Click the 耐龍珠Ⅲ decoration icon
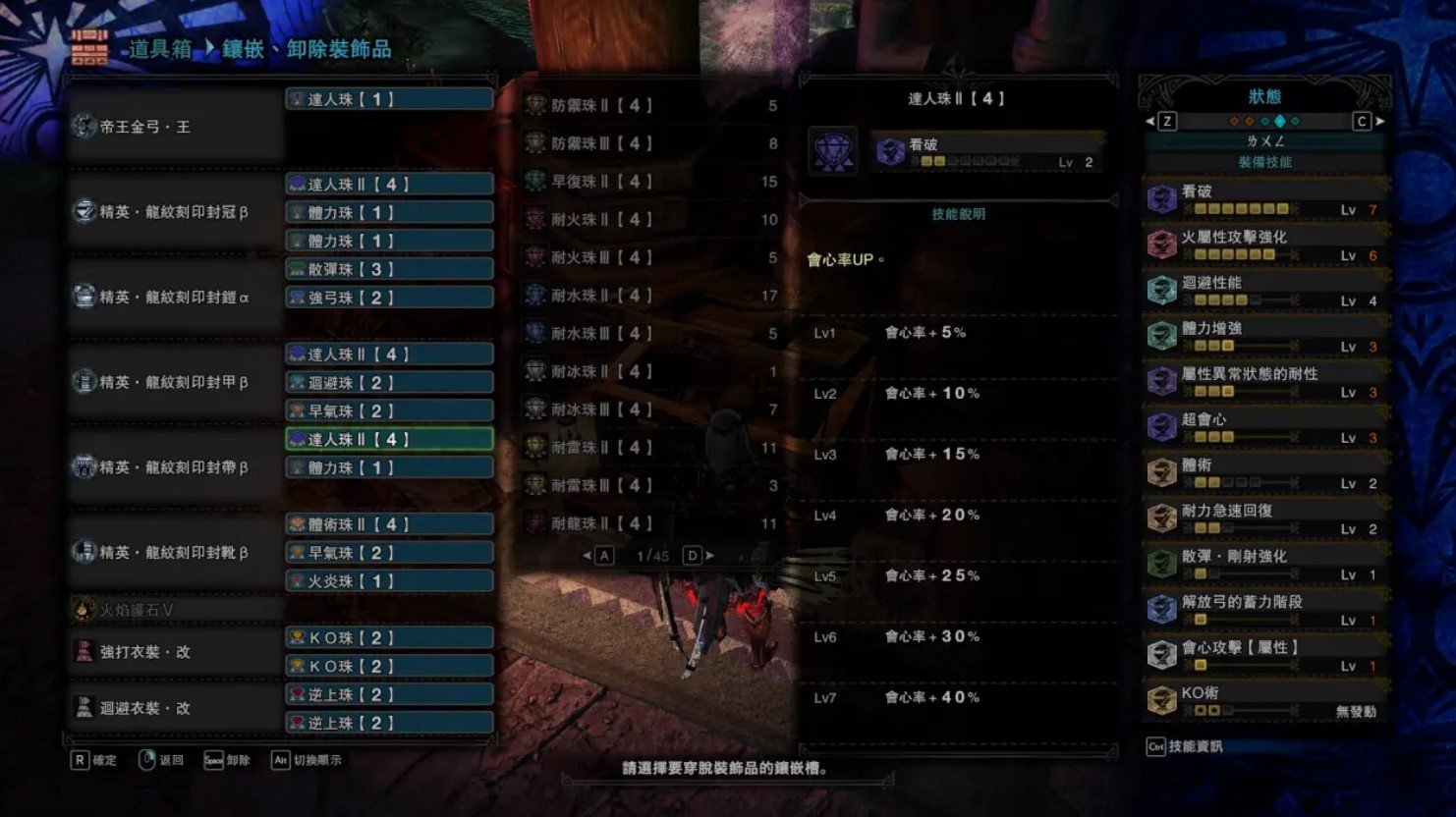Screen dimensions: 1456x817 [535, 522]
